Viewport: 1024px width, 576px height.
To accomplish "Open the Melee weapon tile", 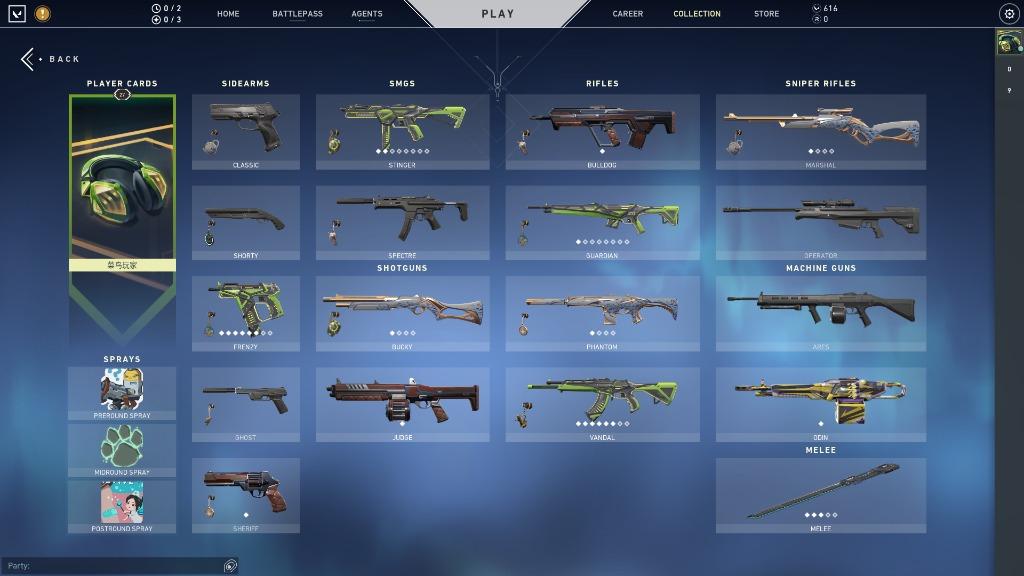I will tap(820, 495).
